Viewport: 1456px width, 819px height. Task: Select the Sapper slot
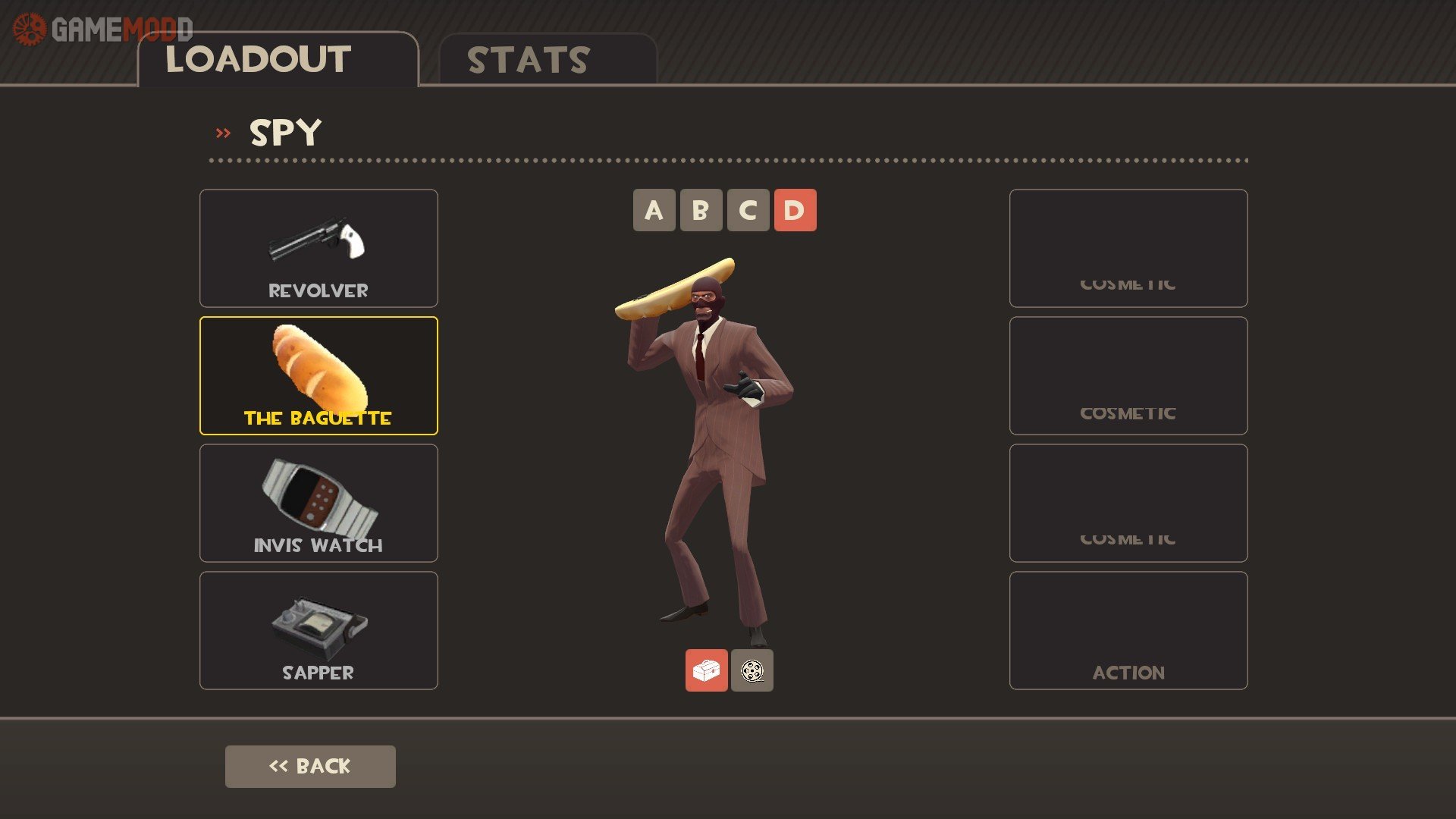point(318,630)
